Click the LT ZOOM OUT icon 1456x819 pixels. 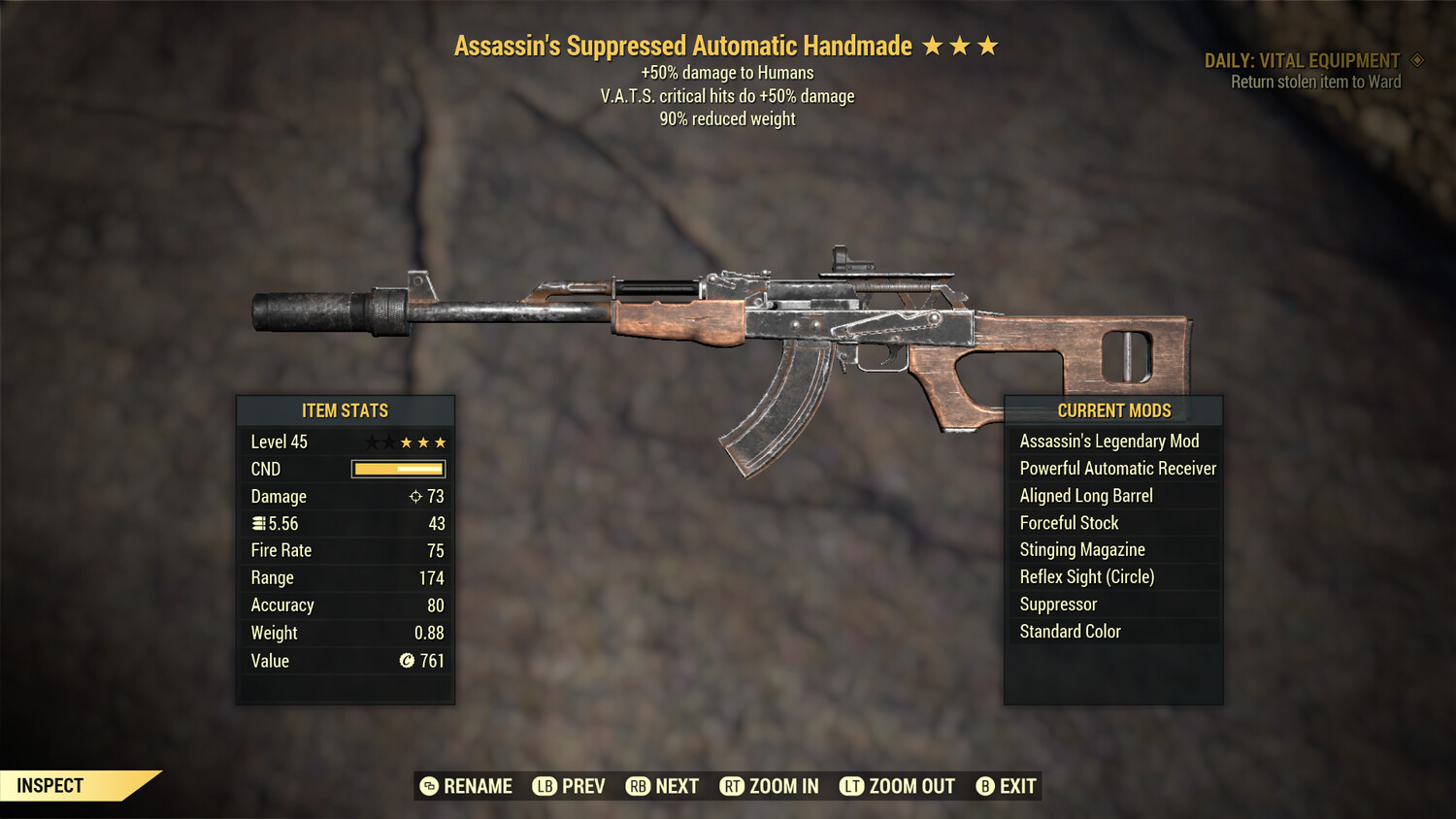[851, 786]
